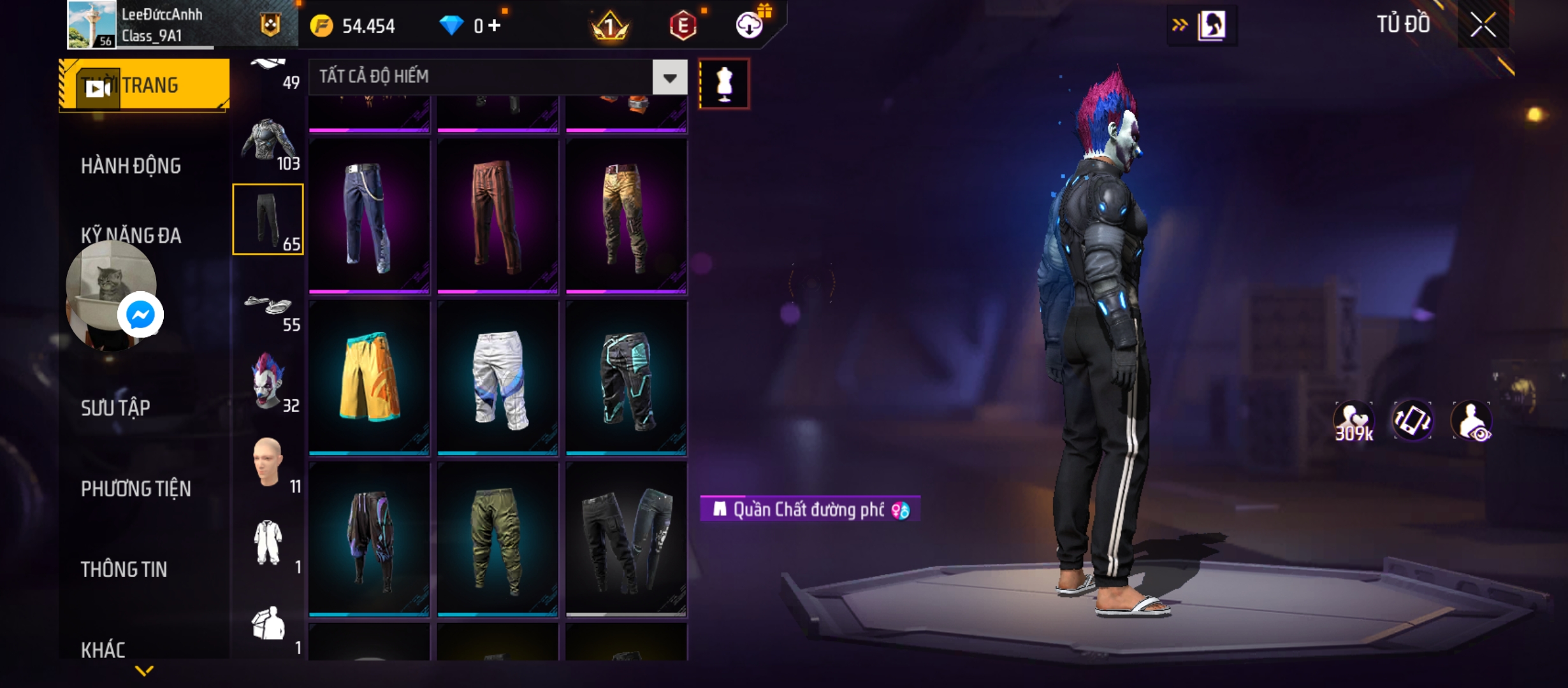Go to the Thông Tin tab
Viewport: 1568px width, 688px height.
124,570
